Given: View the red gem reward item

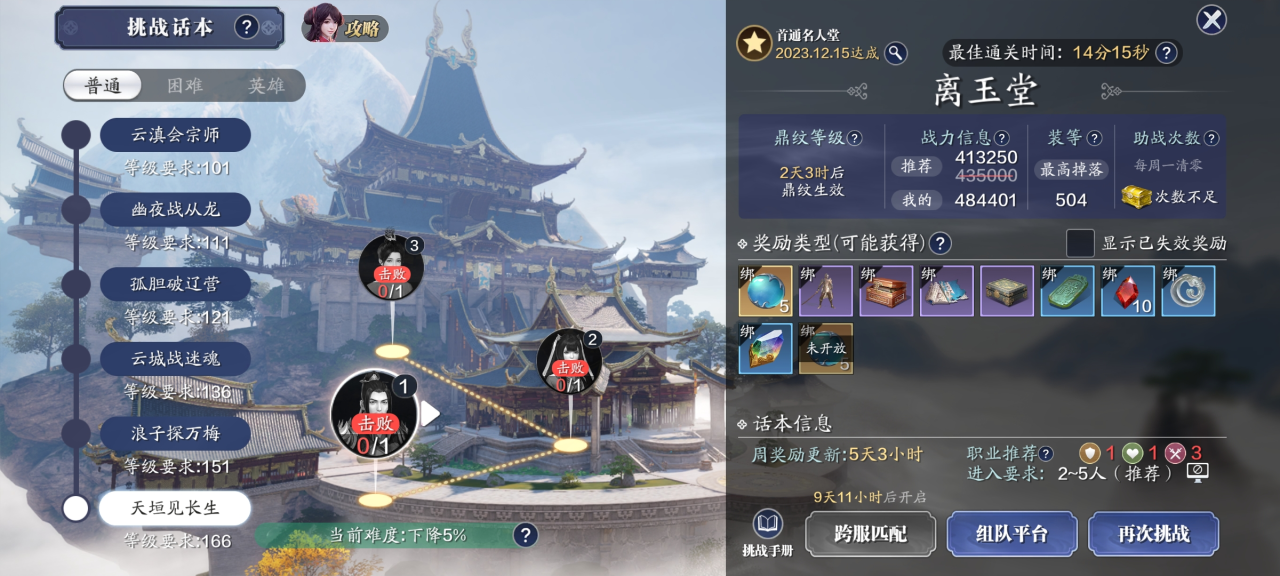Looking at the screenshot, I should 1127,291.
